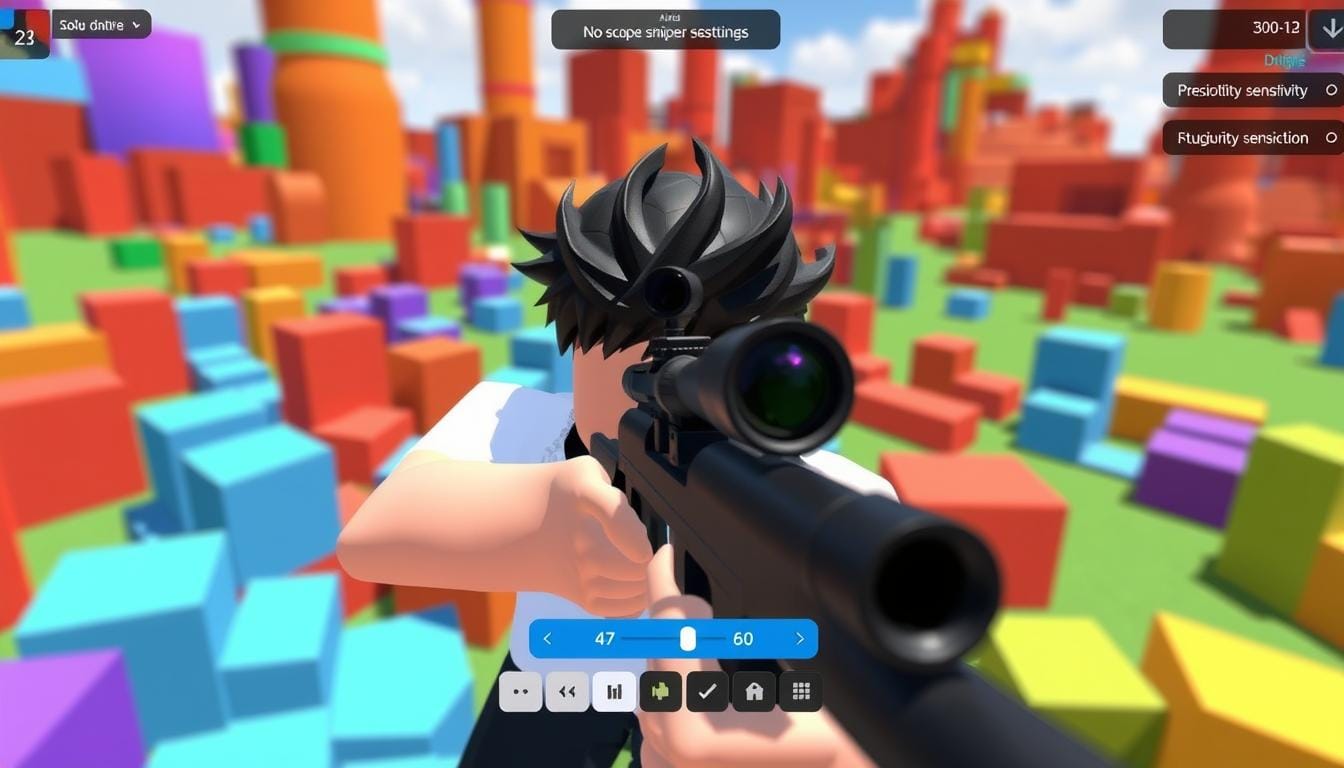Click the rewind double-arrow icon

(x=567, y=691)
